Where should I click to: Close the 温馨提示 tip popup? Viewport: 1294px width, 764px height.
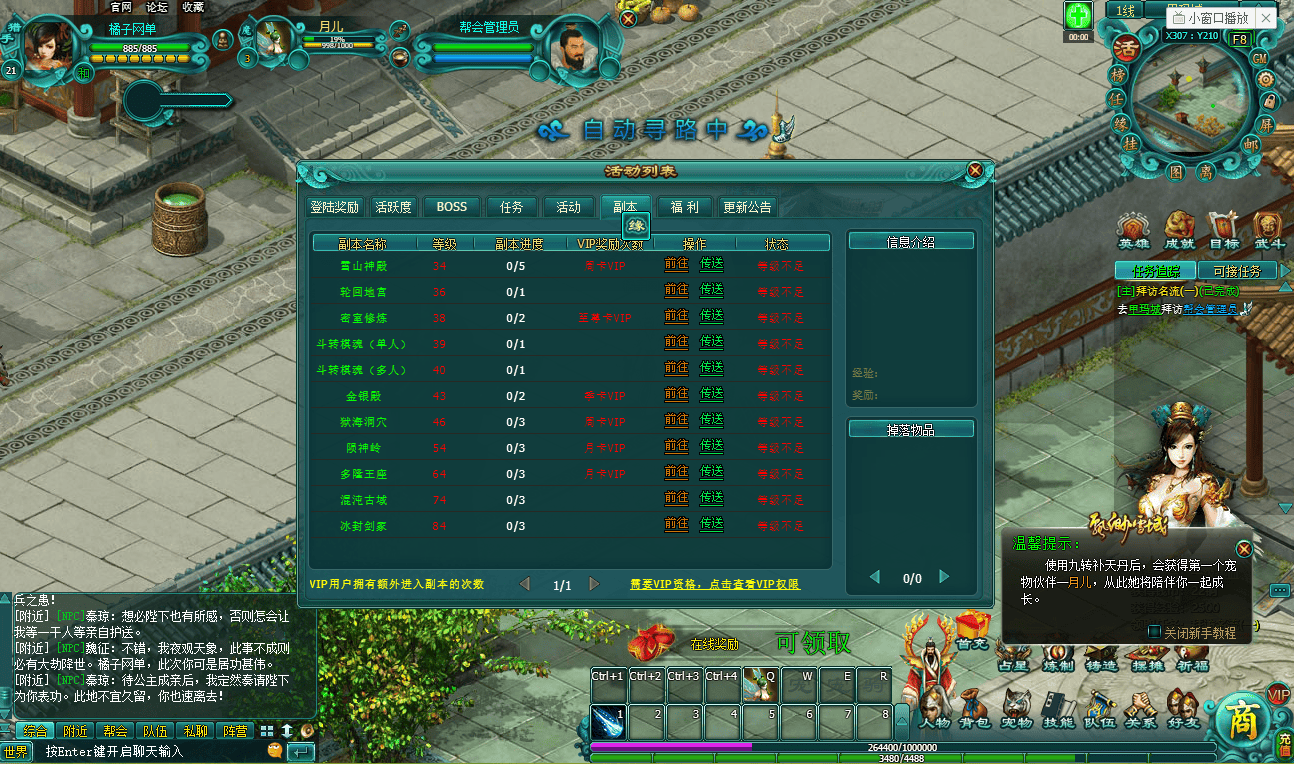coord(1244,549)
